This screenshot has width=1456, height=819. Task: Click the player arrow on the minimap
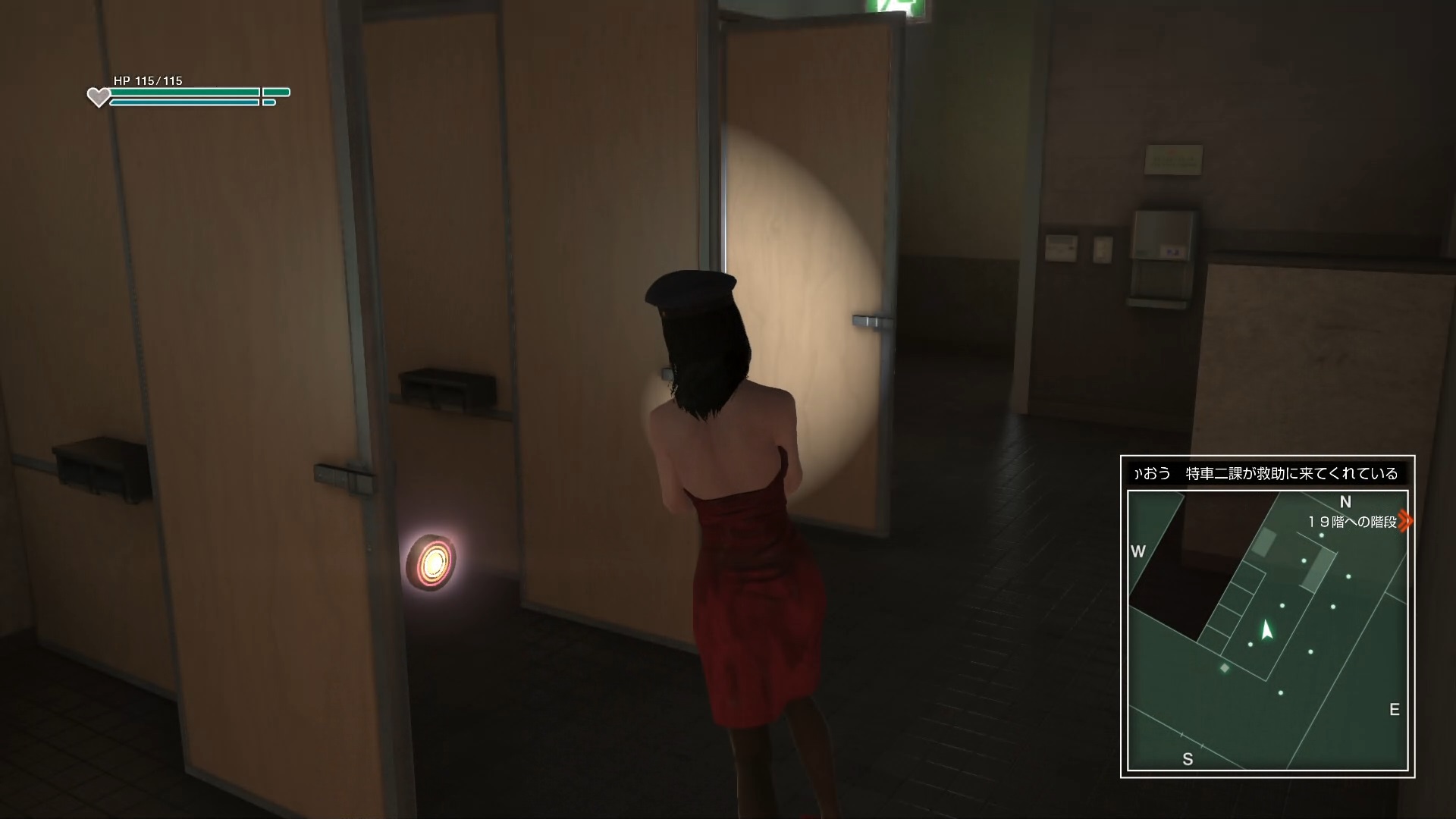coord(1266,629)
